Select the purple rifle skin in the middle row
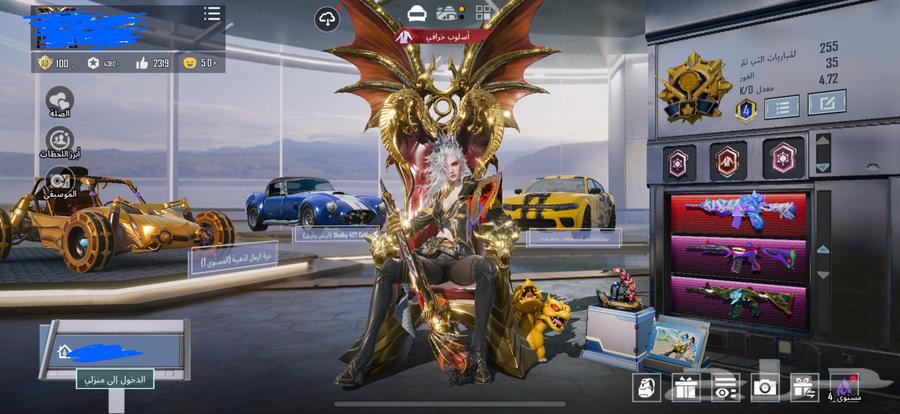 coord(738,257)
